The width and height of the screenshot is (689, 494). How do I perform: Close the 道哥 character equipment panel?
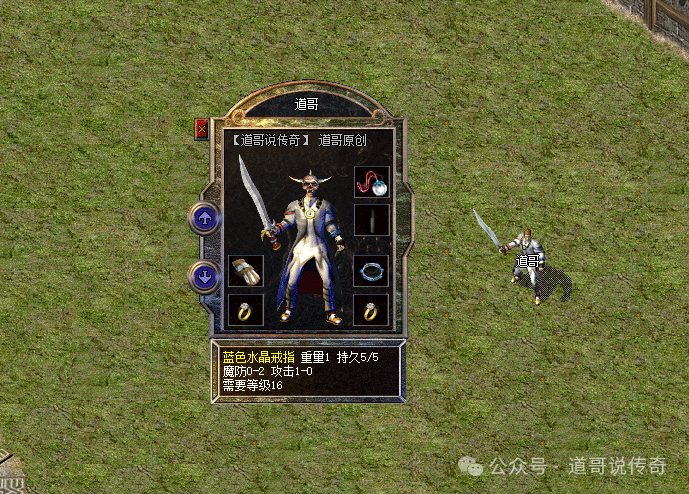click(202, 129)
